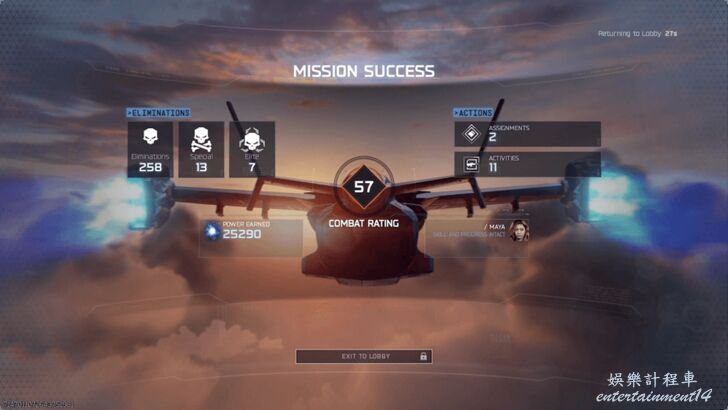728x410 pixels.
Task: Open the Assignments action row
Action: tap(527, 134)
